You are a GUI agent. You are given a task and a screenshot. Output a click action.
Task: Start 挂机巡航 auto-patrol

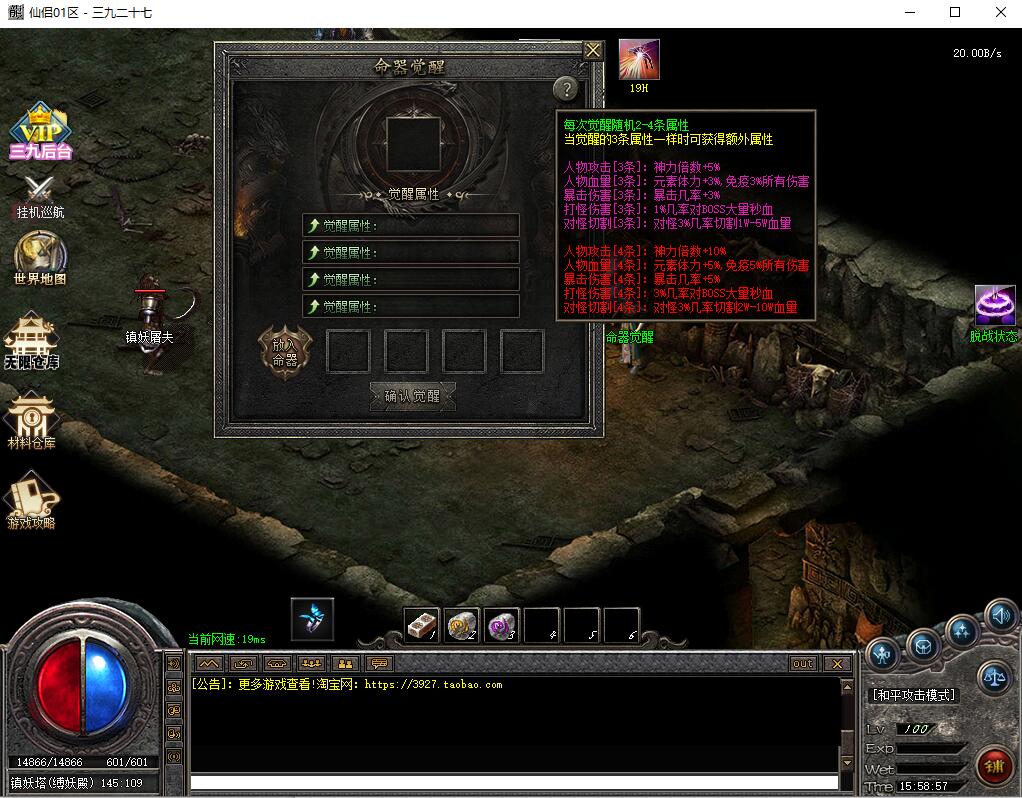click(x=40, y=195)
